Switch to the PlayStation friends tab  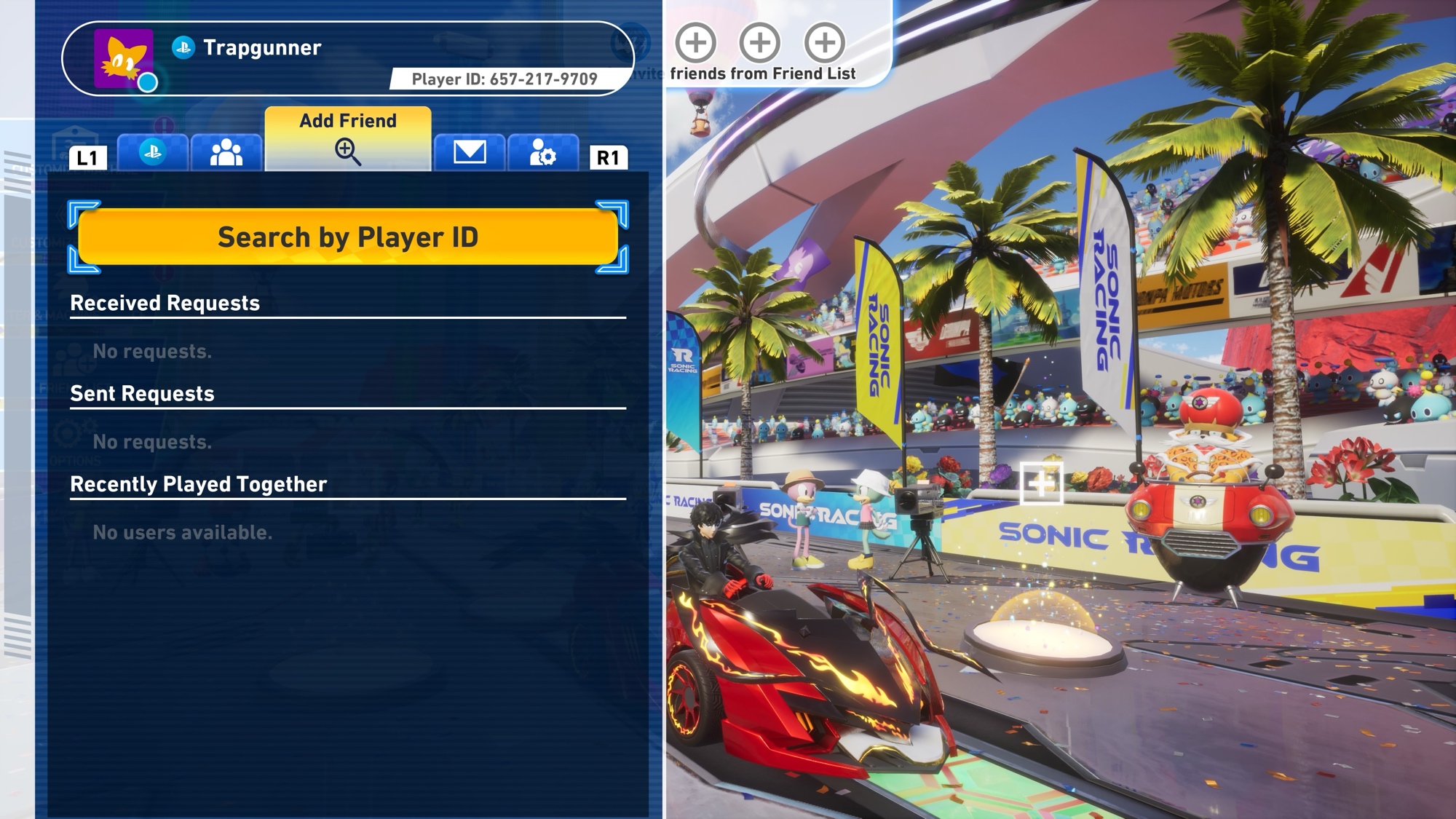pos(153,153)
